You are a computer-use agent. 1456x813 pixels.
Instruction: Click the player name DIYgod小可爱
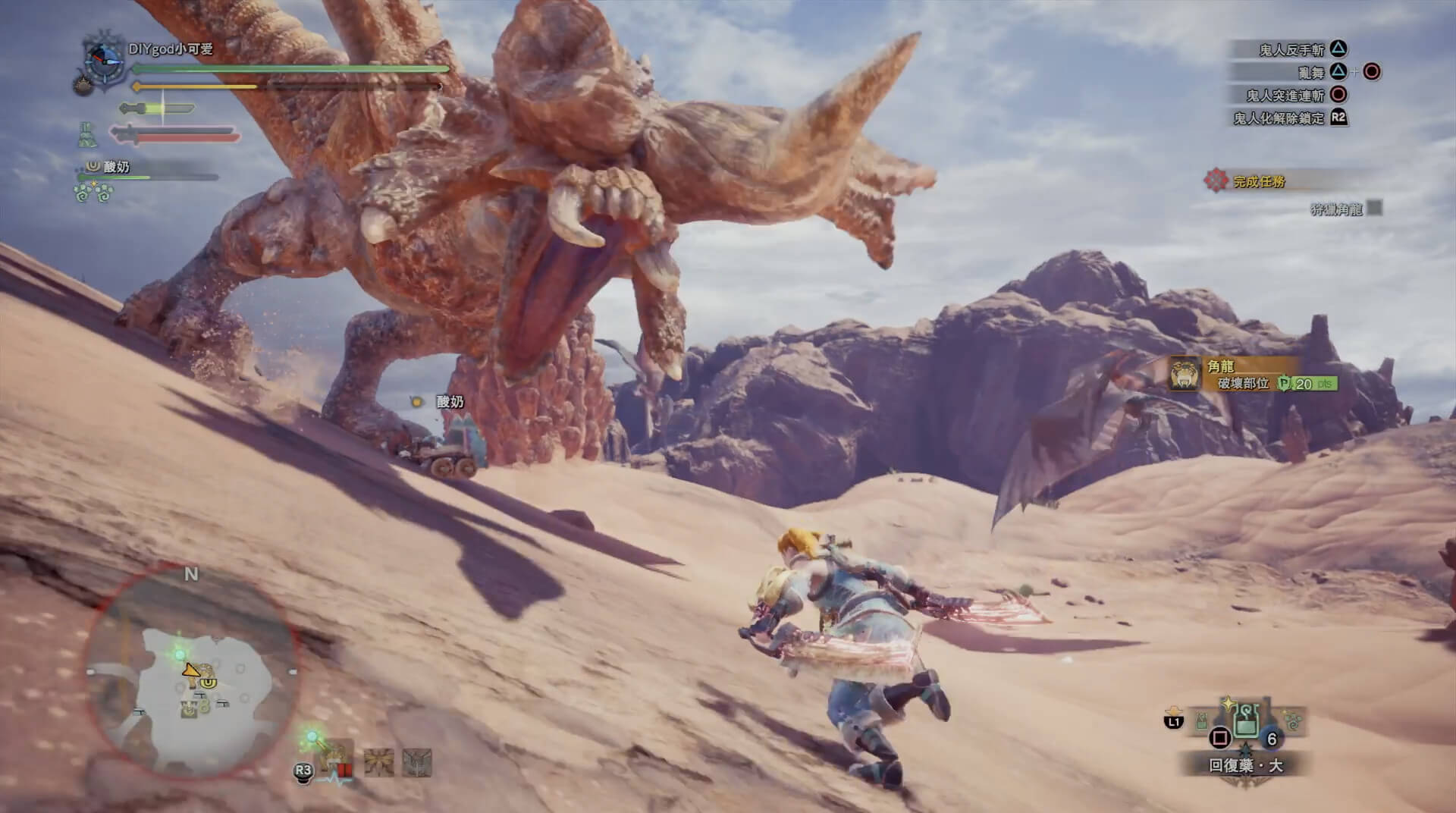point(171,49)
